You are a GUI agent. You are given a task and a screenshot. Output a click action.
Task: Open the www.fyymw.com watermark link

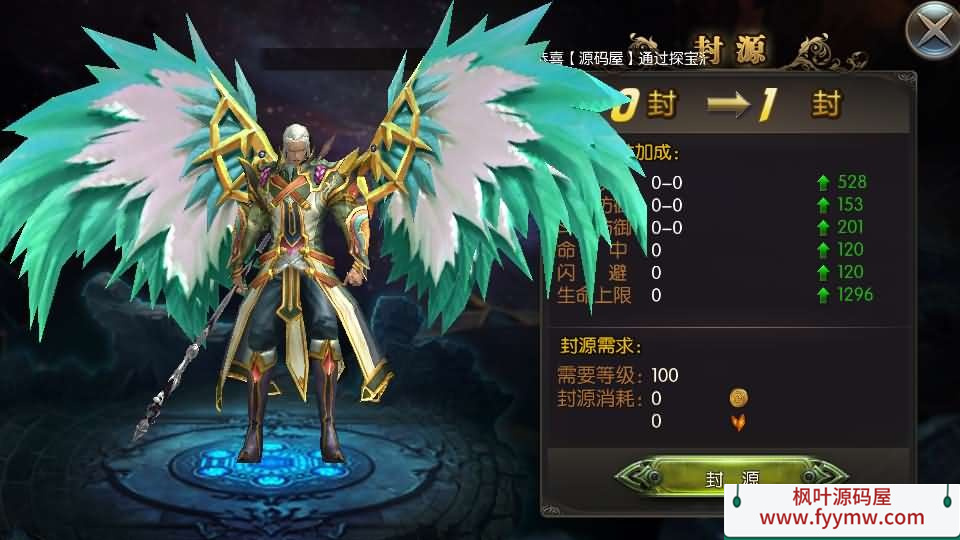842,518
